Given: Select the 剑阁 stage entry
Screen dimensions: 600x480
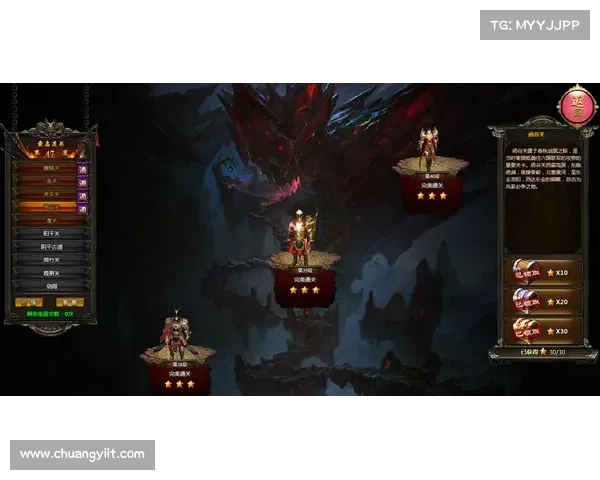Looking at the screenshot, I should pos(51,285).
